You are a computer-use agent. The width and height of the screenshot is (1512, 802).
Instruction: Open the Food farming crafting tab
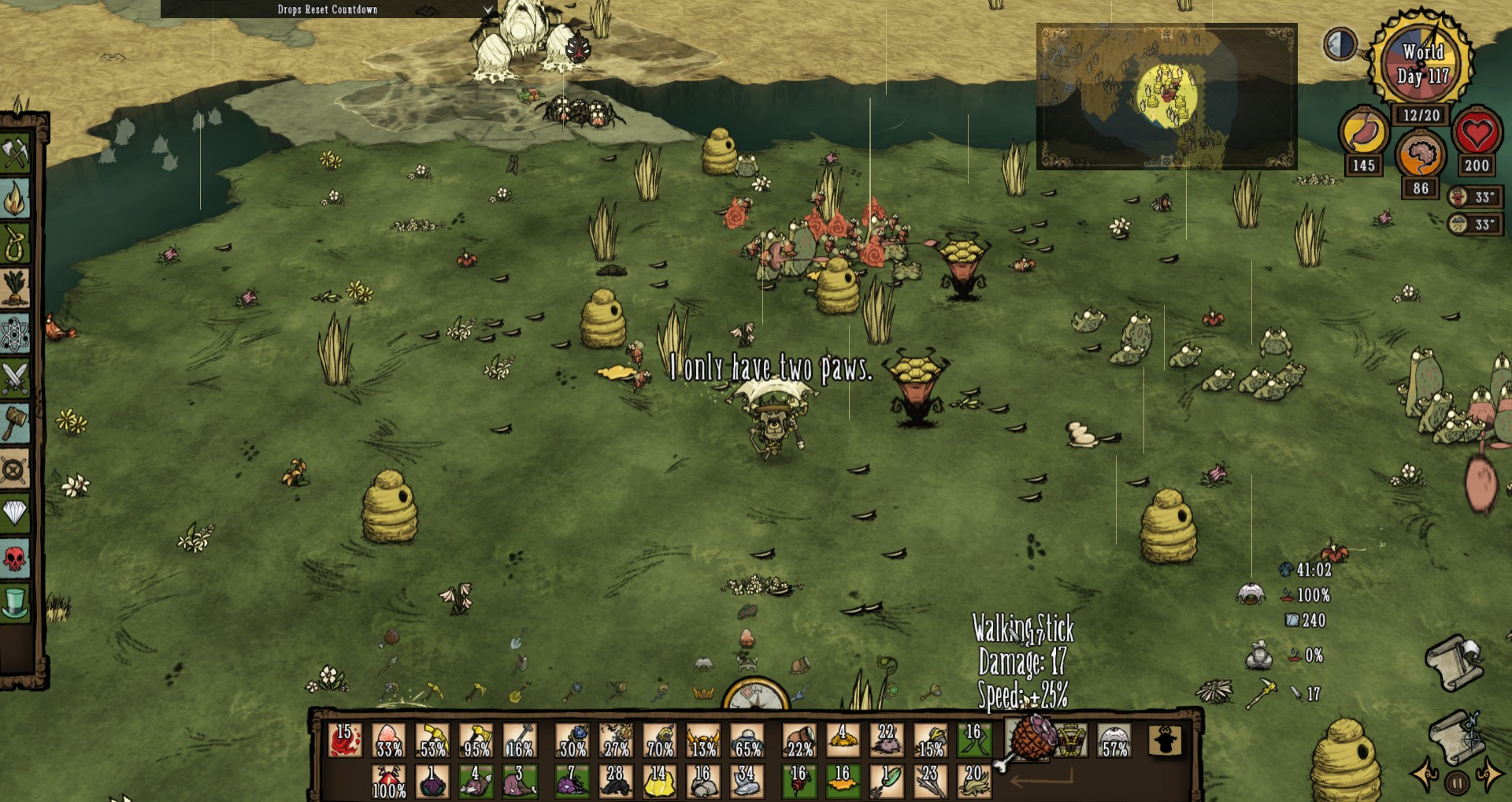15,288
